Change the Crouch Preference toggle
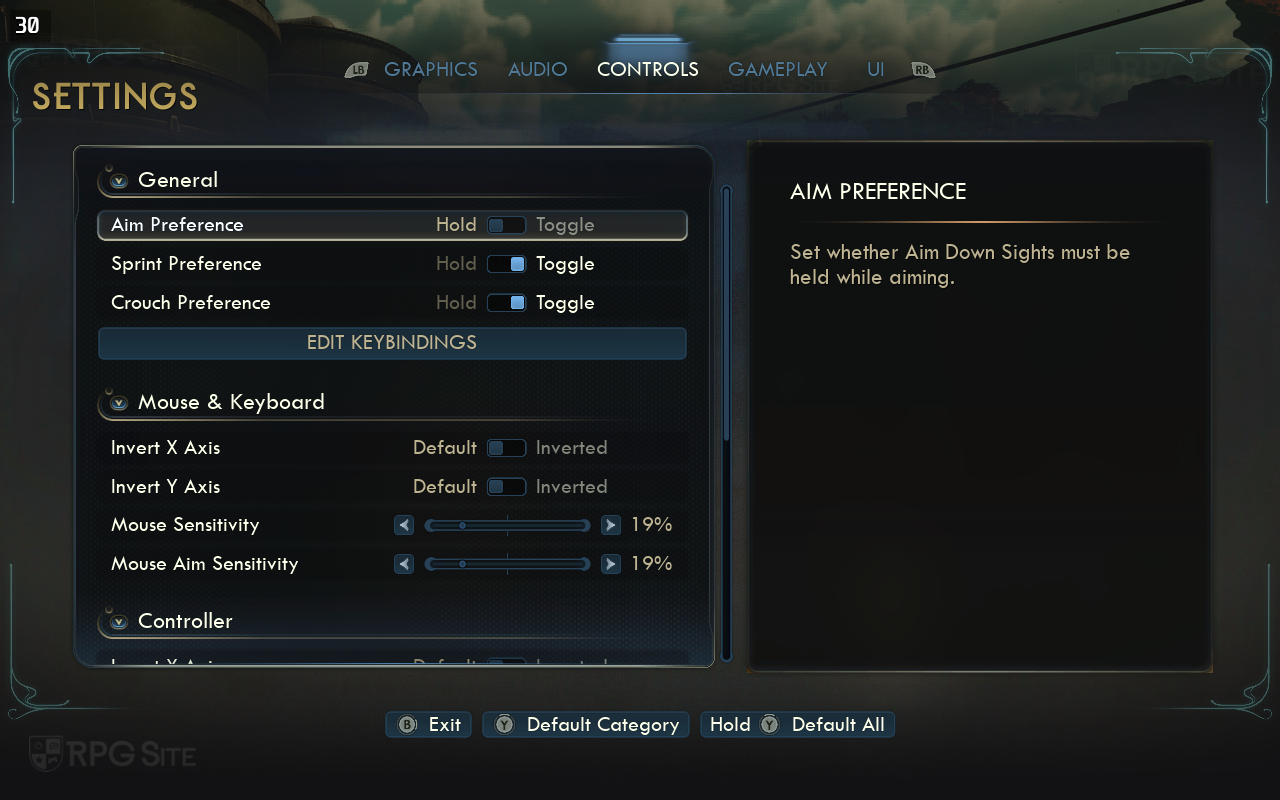Image resolution: width=1280 pixels, height=800 pixels. coord(506,303)
